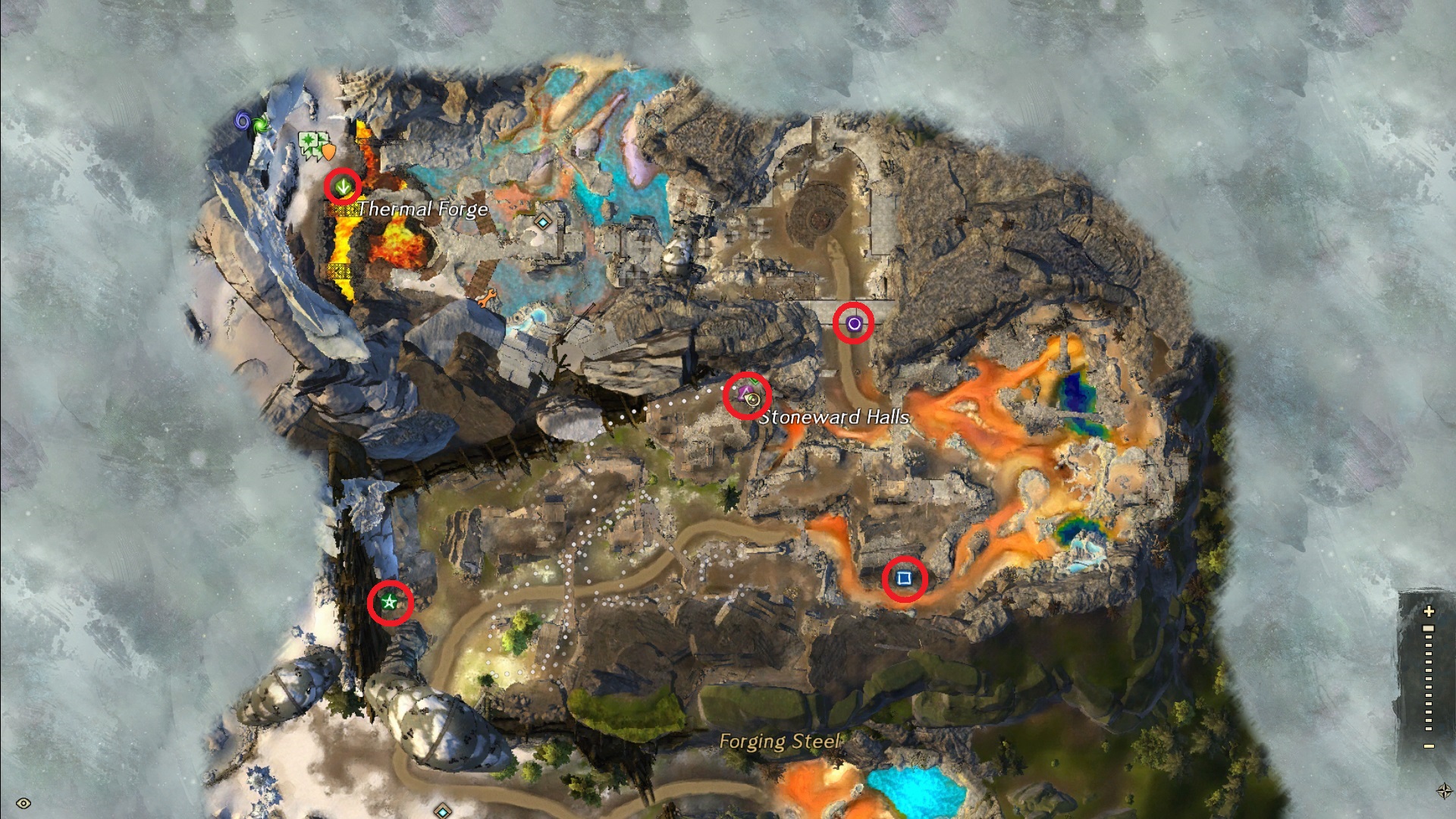The height and width of the screenshot is (819, 1456).
Task: Click the compass rose icon
Action: click(x=1444, y=791)
